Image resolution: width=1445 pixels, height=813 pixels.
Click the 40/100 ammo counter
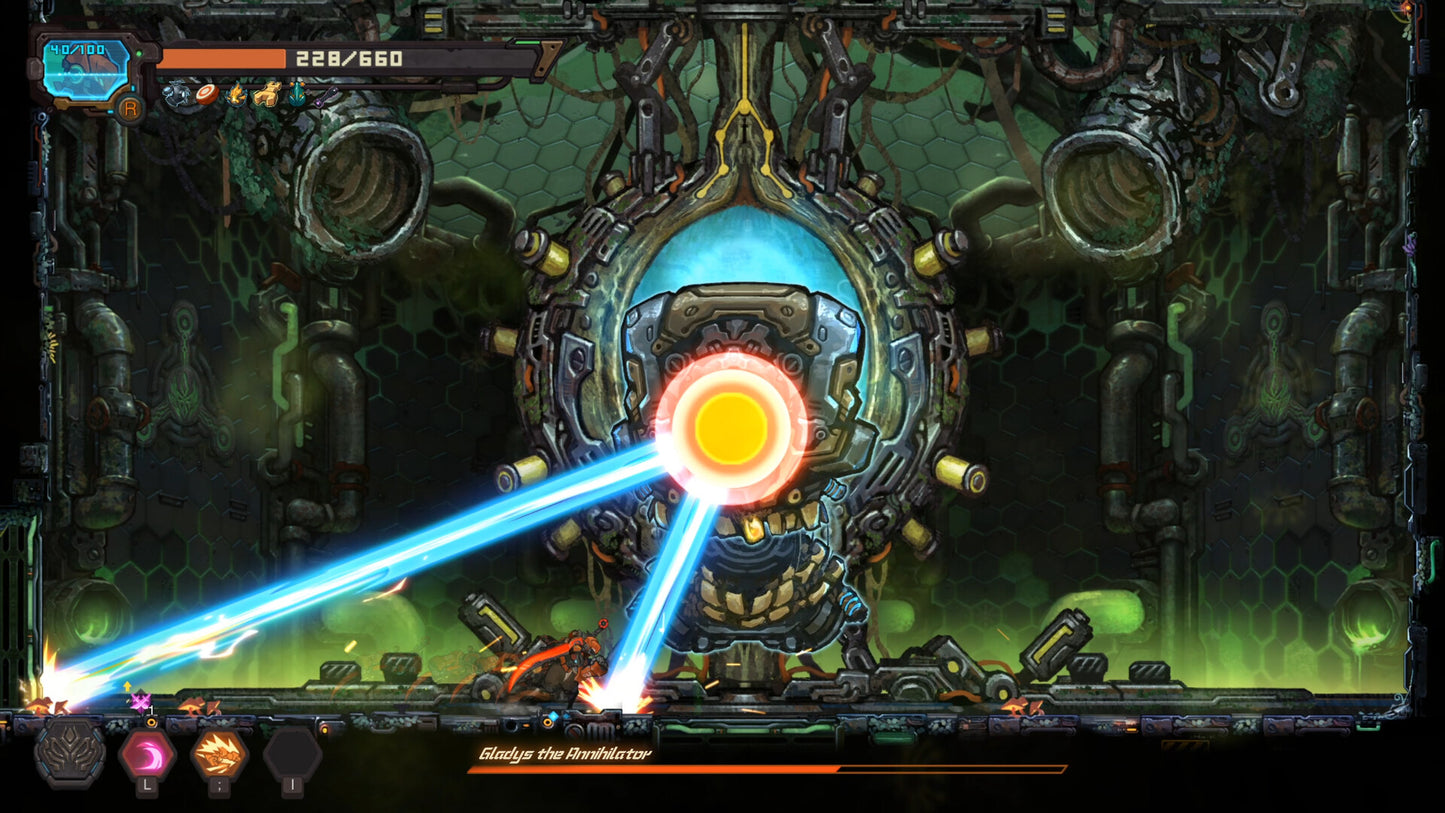click(x=76, y=48)
